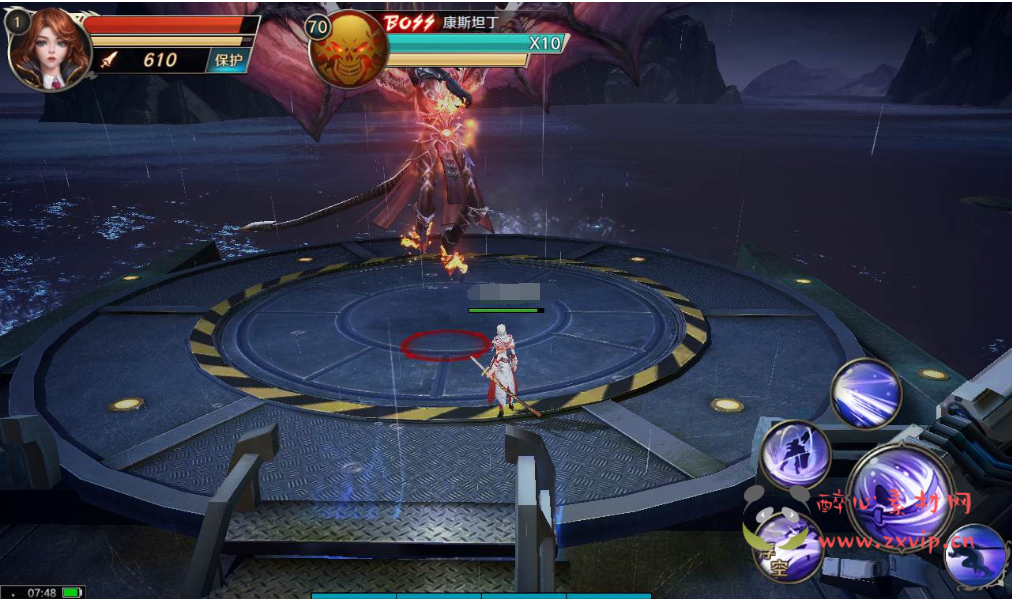Screen dimensions: 1012x599
Task: Open the red-haired player portrait
Action: [50, 49]
